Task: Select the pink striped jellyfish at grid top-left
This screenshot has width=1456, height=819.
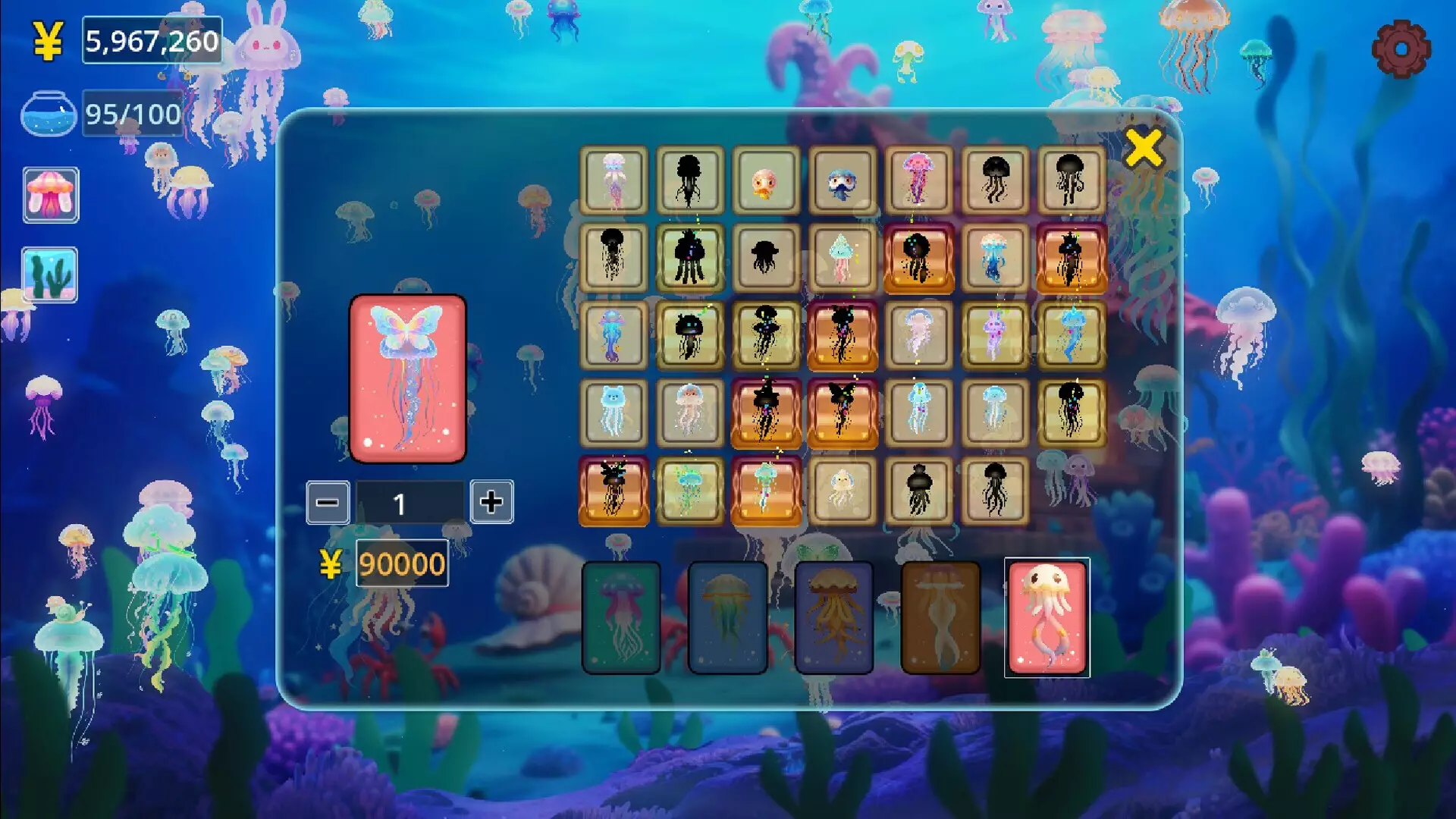Action: coord(613,180)
